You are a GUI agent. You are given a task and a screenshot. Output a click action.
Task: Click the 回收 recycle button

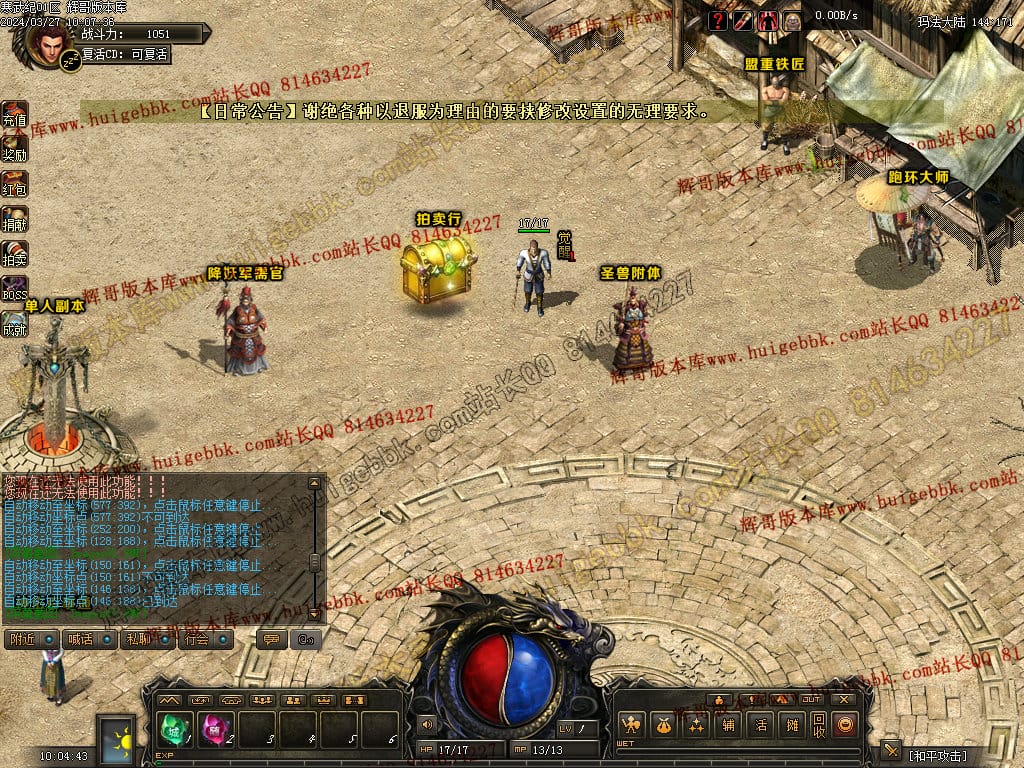click(x=818, y=726)
